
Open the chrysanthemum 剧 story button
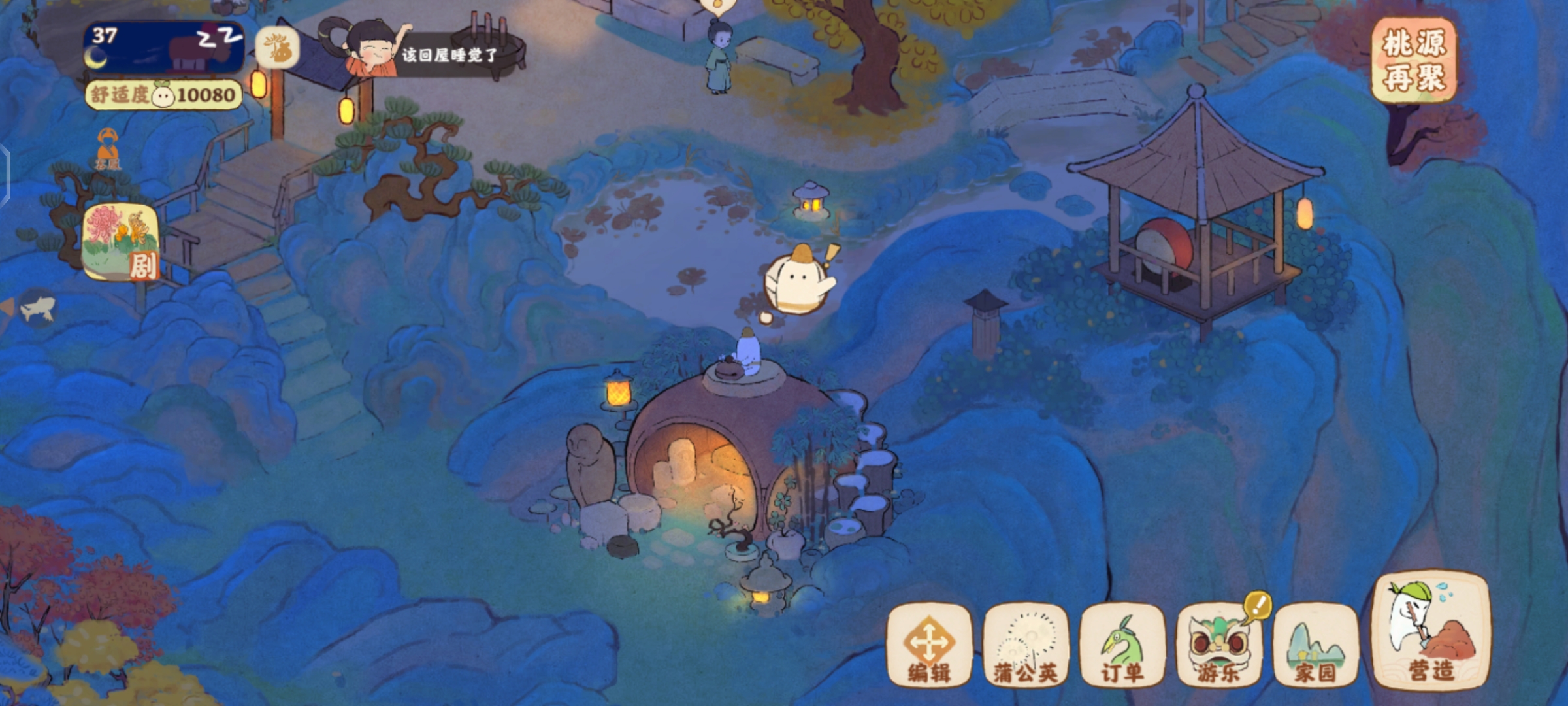click(121, 243)
